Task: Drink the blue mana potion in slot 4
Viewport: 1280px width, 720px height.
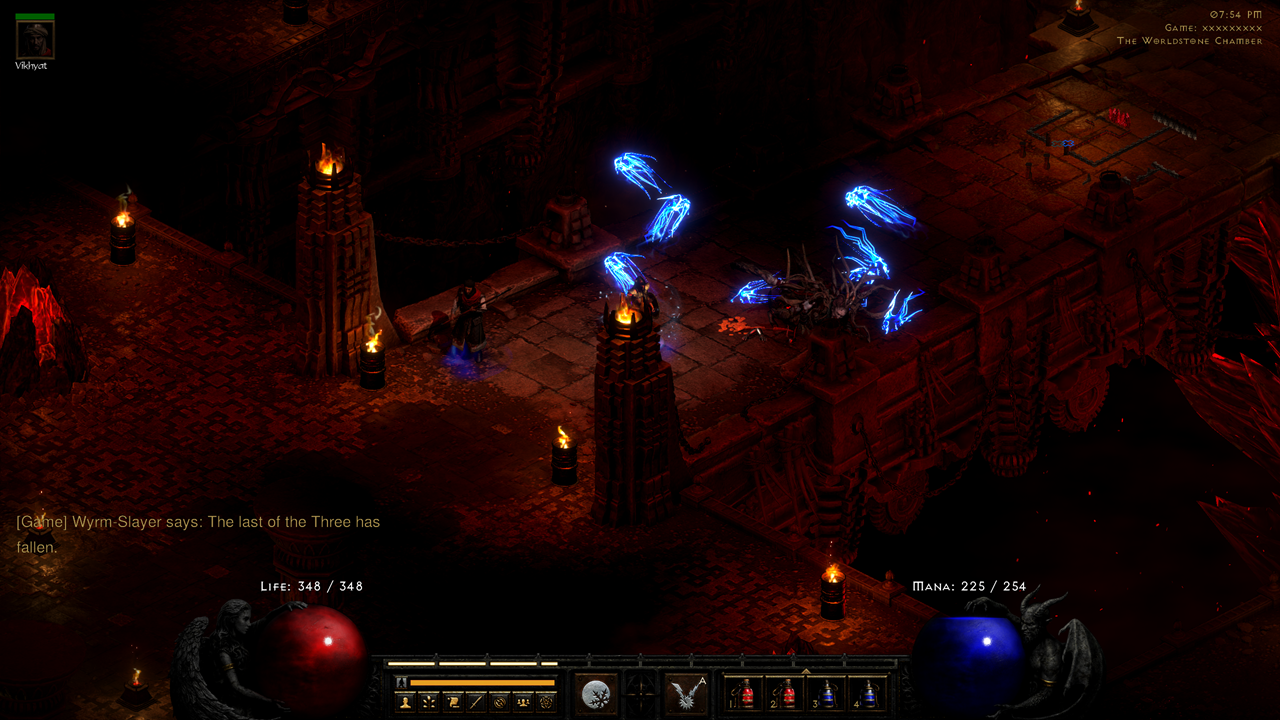Action: 868,693
